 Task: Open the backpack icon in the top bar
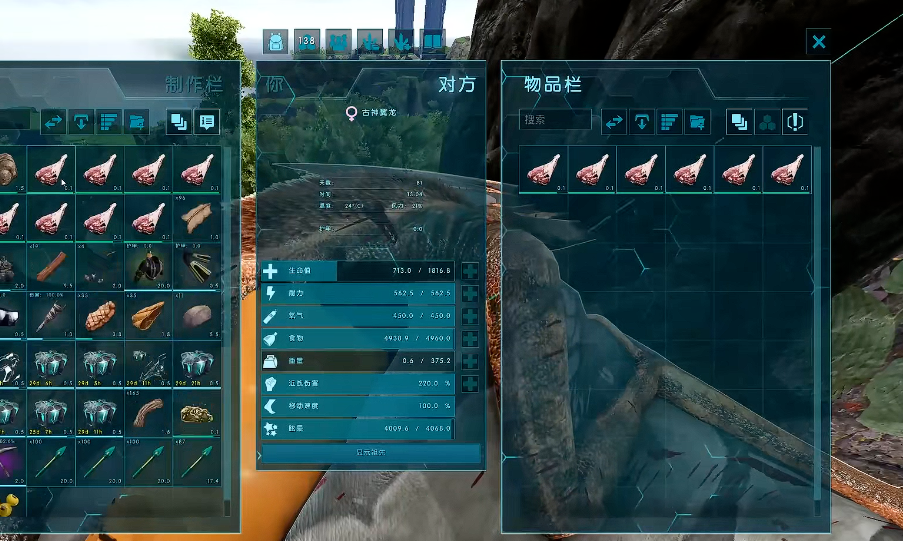(x=275, y=41)
